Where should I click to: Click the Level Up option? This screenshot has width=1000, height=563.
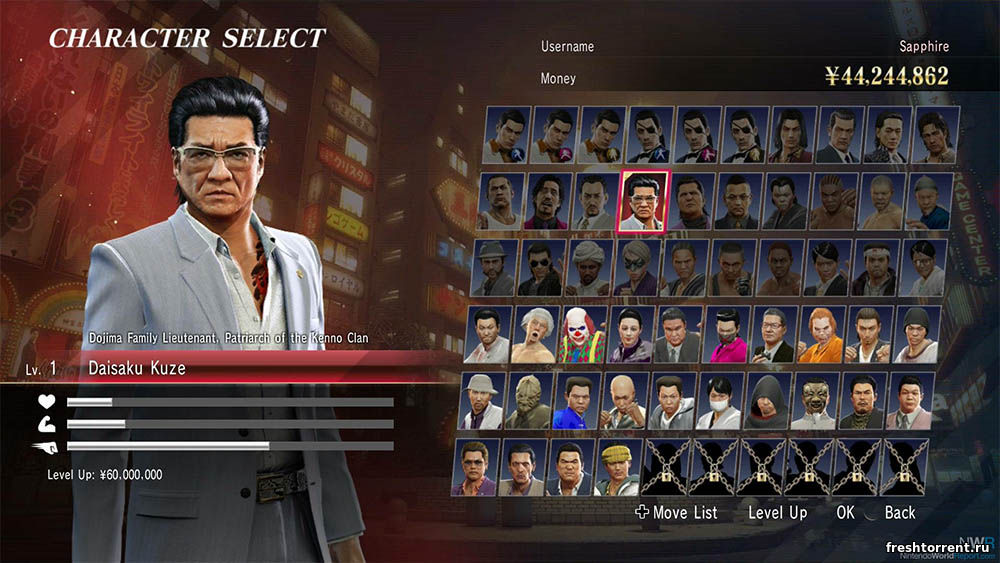coord(777,513)
